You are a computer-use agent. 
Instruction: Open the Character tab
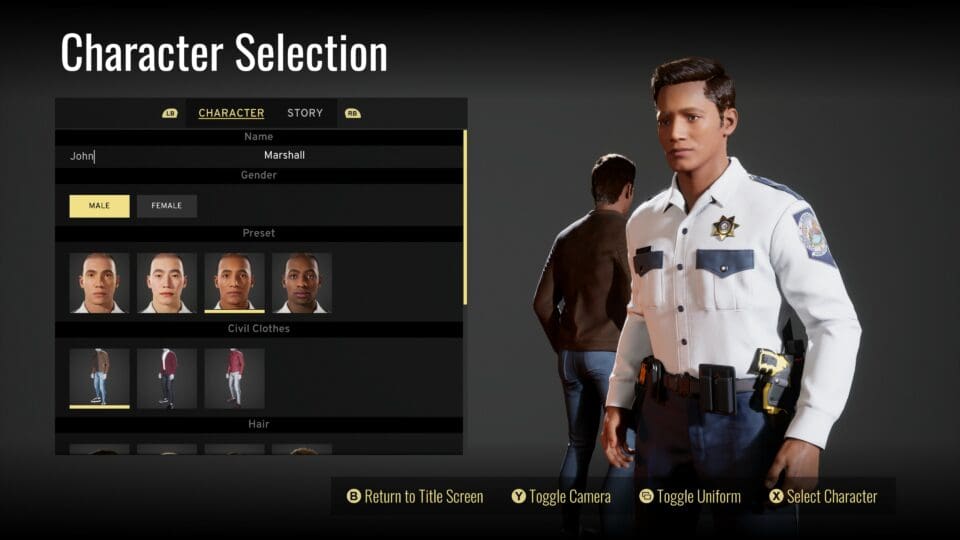coord(231,113)
